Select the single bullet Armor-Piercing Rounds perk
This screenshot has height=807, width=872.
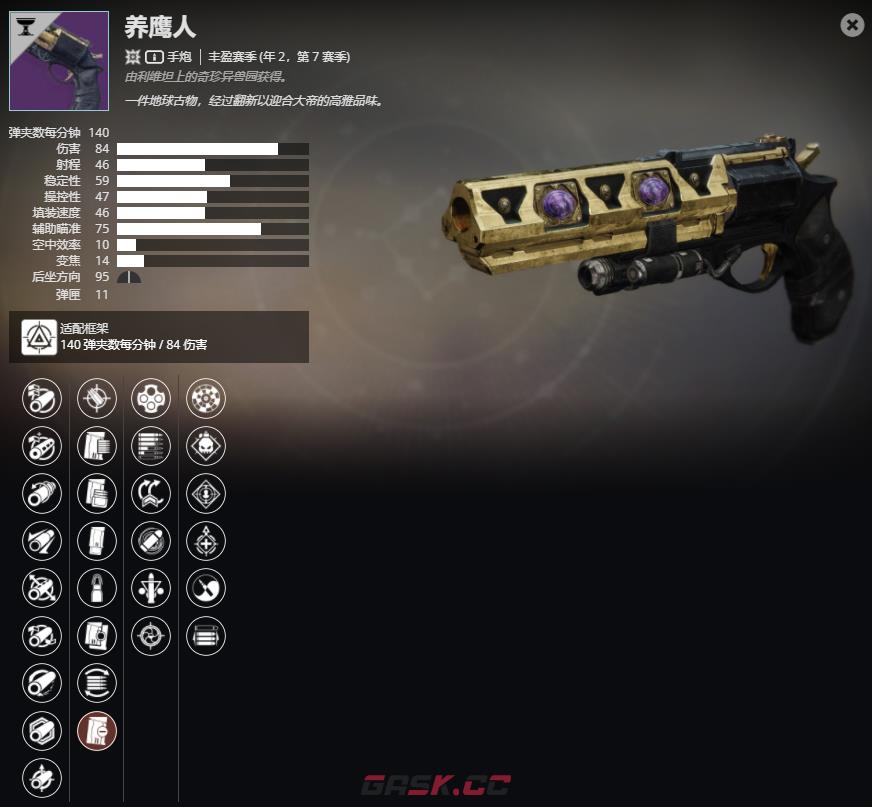(97, 588)
